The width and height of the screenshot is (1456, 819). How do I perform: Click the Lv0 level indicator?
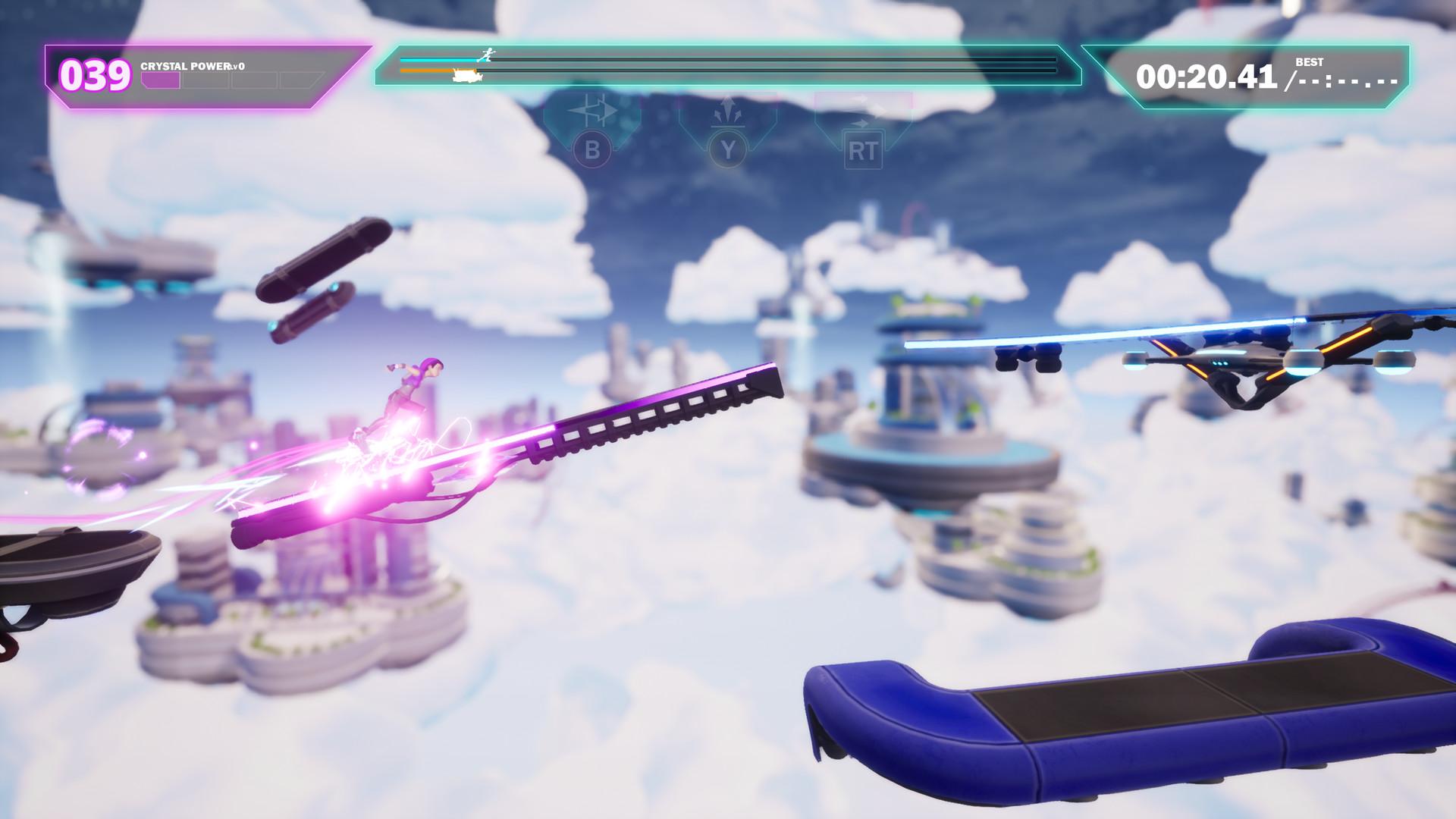[x=236, y=66]
